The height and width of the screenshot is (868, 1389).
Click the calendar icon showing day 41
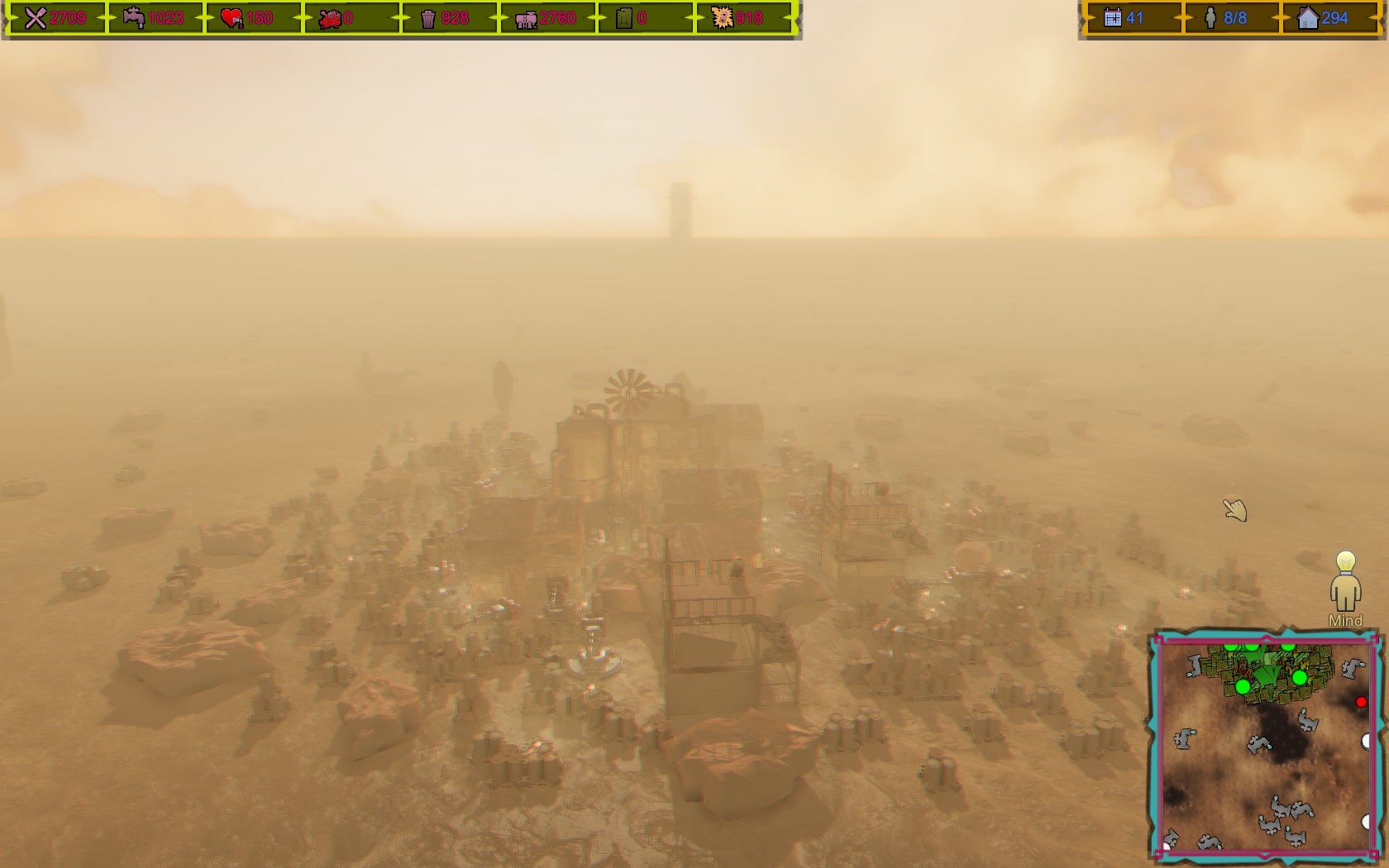click(x=1115, y=17)
